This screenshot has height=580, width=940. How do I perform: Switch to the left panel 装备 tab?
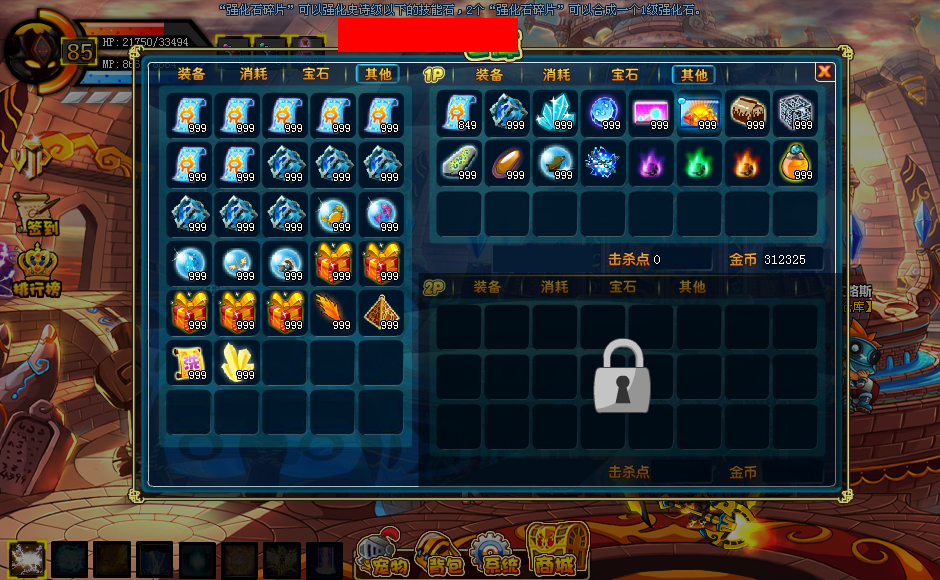[x=191, y=74]
